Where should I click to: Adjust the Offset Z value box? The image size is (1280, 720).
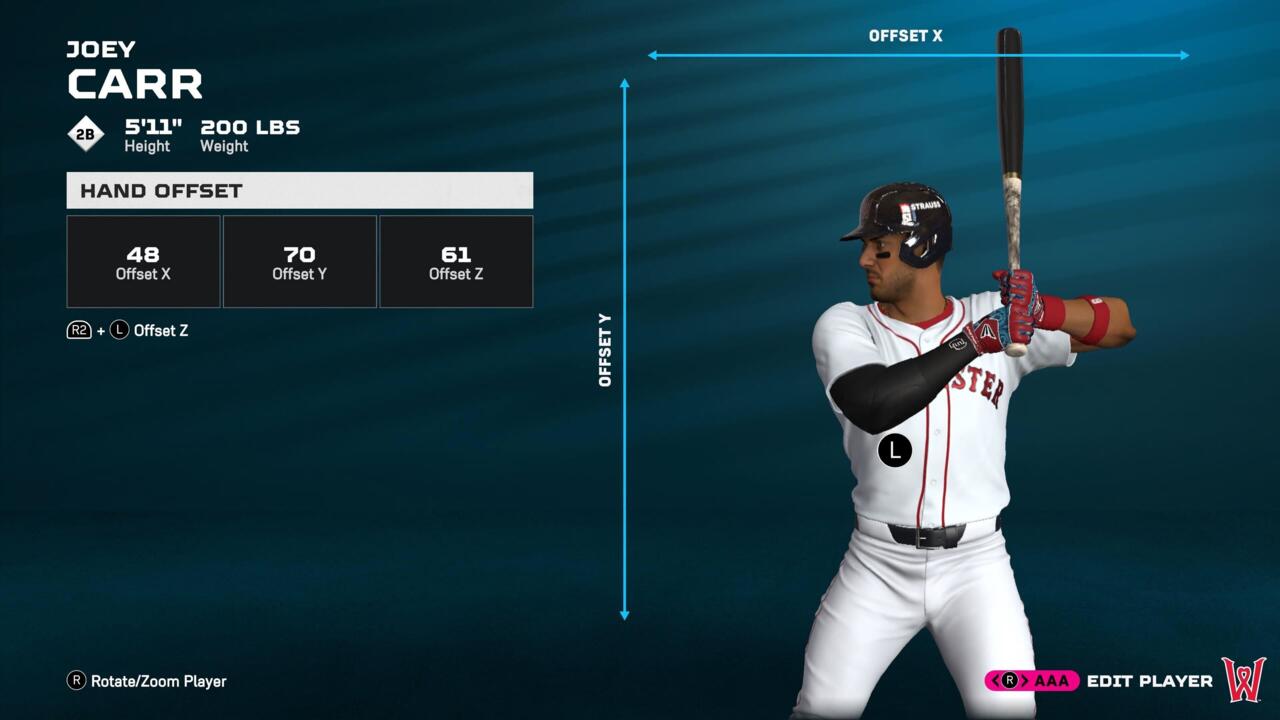click(x=456, y=262)
